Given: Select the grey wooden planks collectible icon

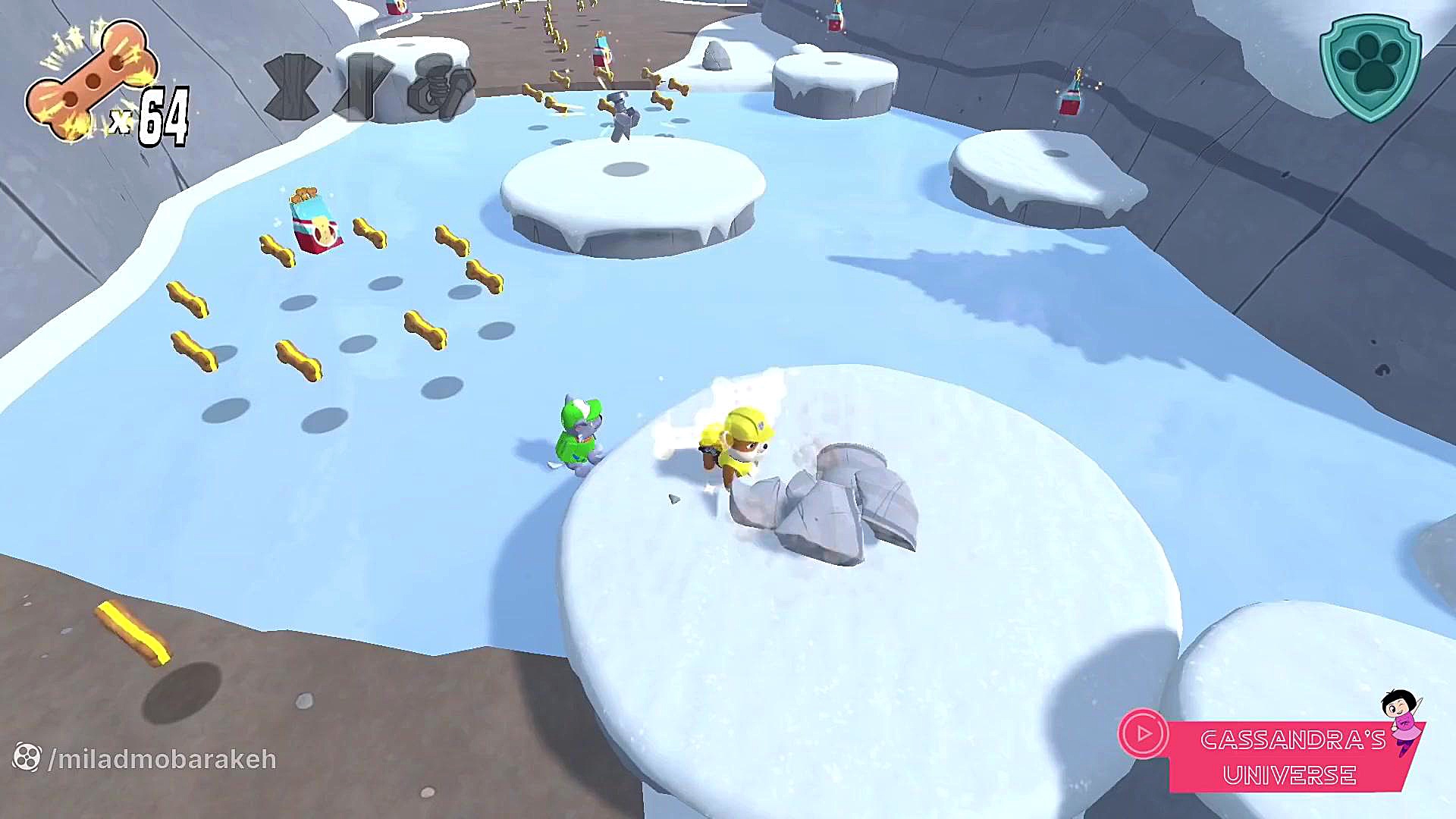Looking at the screenshot, I should 292,86.
